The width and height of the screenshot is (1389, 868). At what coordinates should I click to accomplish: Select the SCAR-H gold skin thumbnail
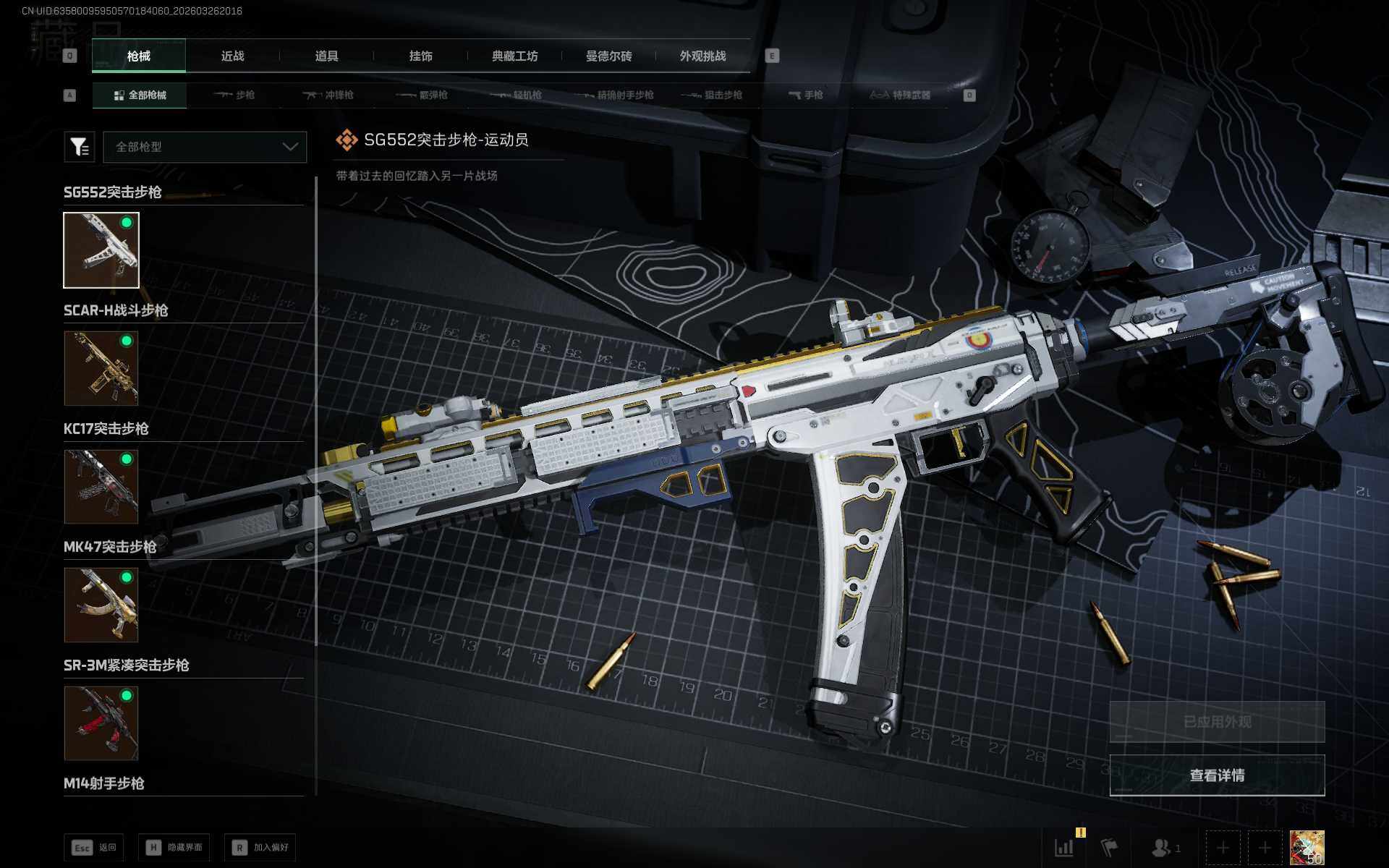coord(101,368)
